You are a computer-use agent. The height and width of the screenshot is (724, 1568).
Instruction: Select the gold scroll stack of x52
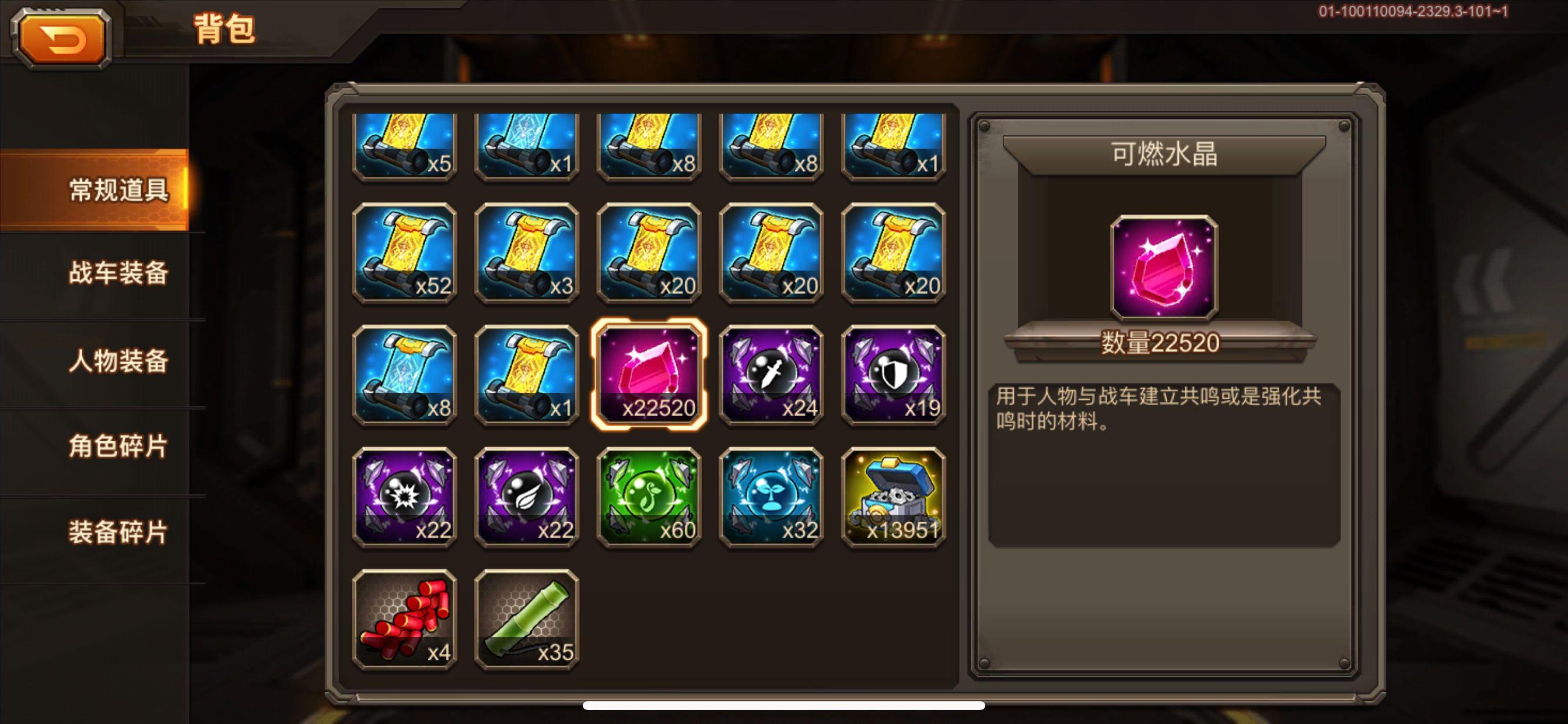click(x=405, y=255)
